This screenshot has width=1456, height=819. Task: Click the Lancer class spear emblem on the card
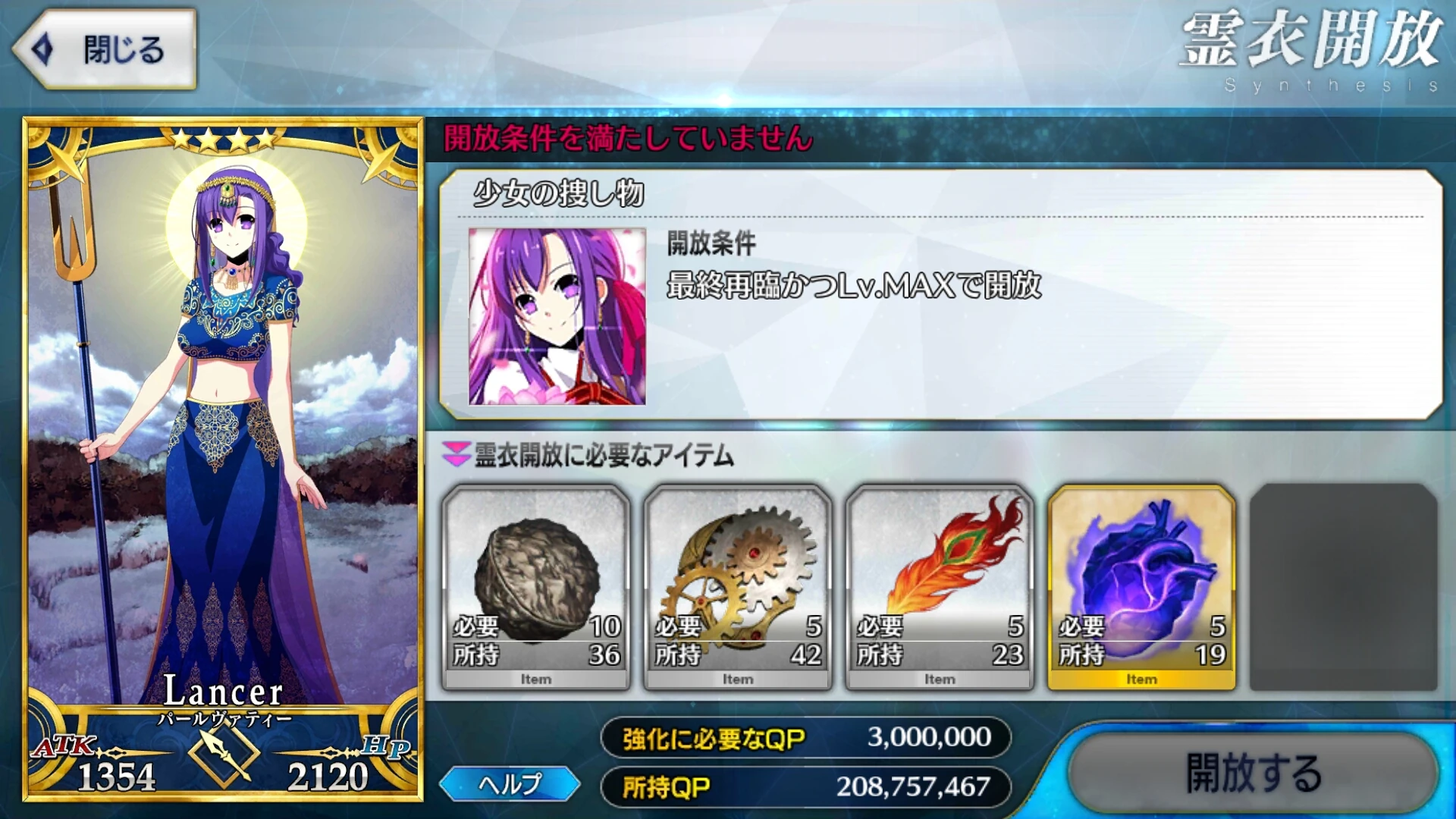pyautogui.click(x=224, y=756)
